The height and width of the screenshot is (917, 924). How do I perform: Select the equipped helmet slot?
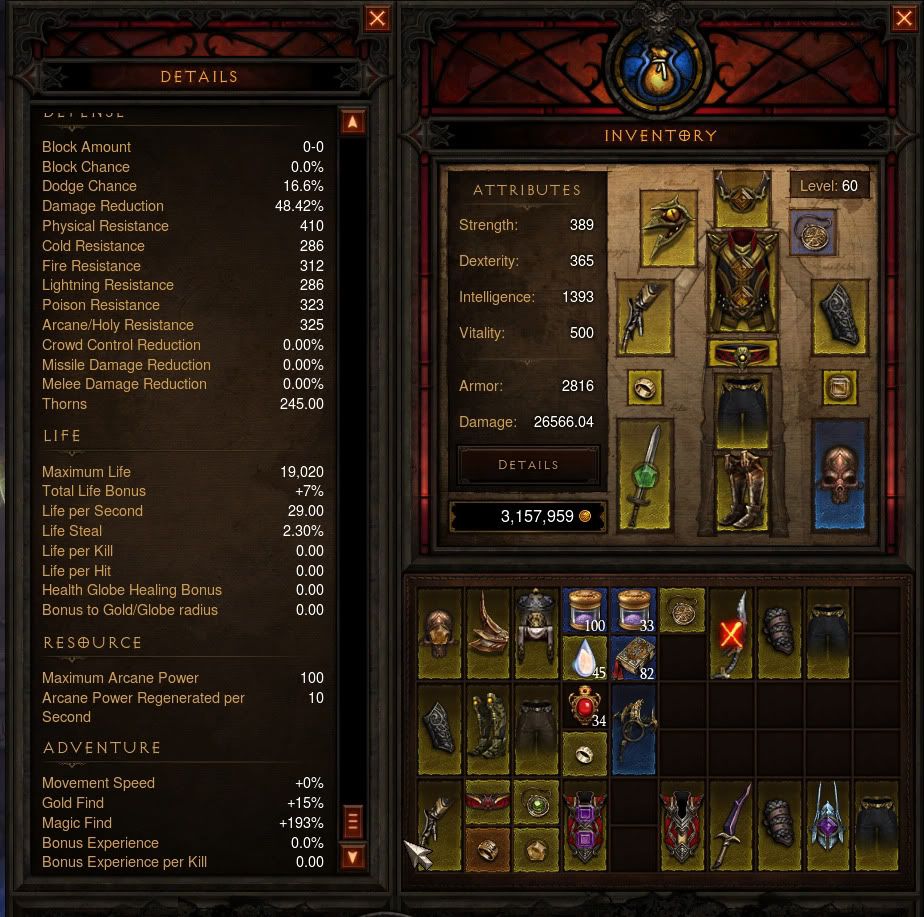click(x=741, y=196)
